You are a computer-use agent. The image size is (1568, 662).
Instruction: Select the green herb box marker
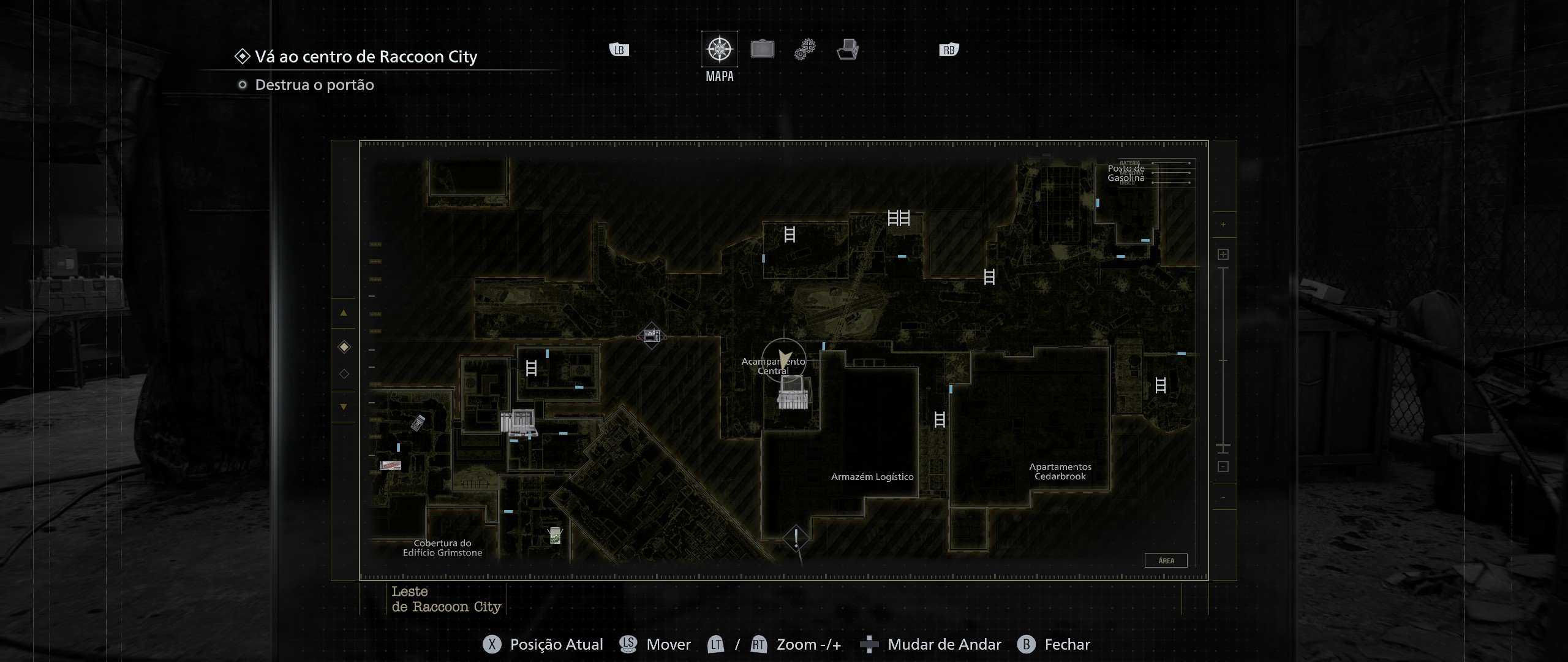point(555,535)
